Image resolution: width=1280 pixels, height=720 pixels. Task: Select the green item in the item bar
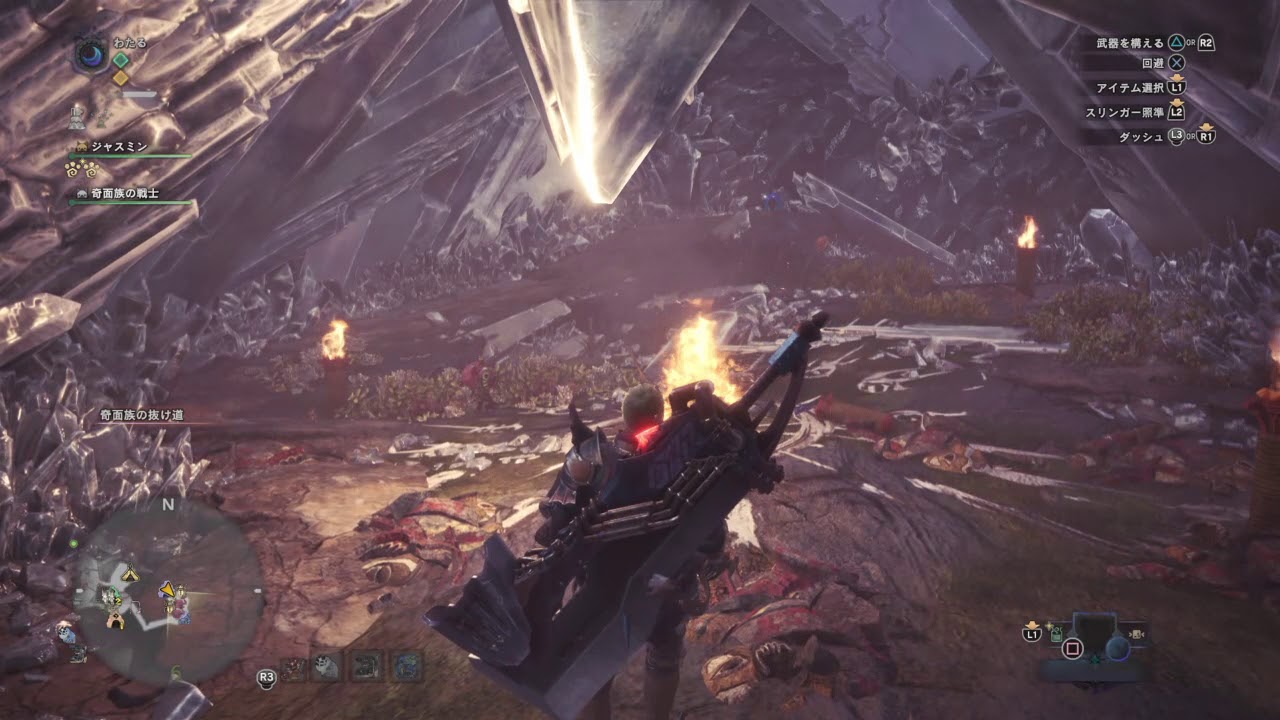[x=1056, y=633]
